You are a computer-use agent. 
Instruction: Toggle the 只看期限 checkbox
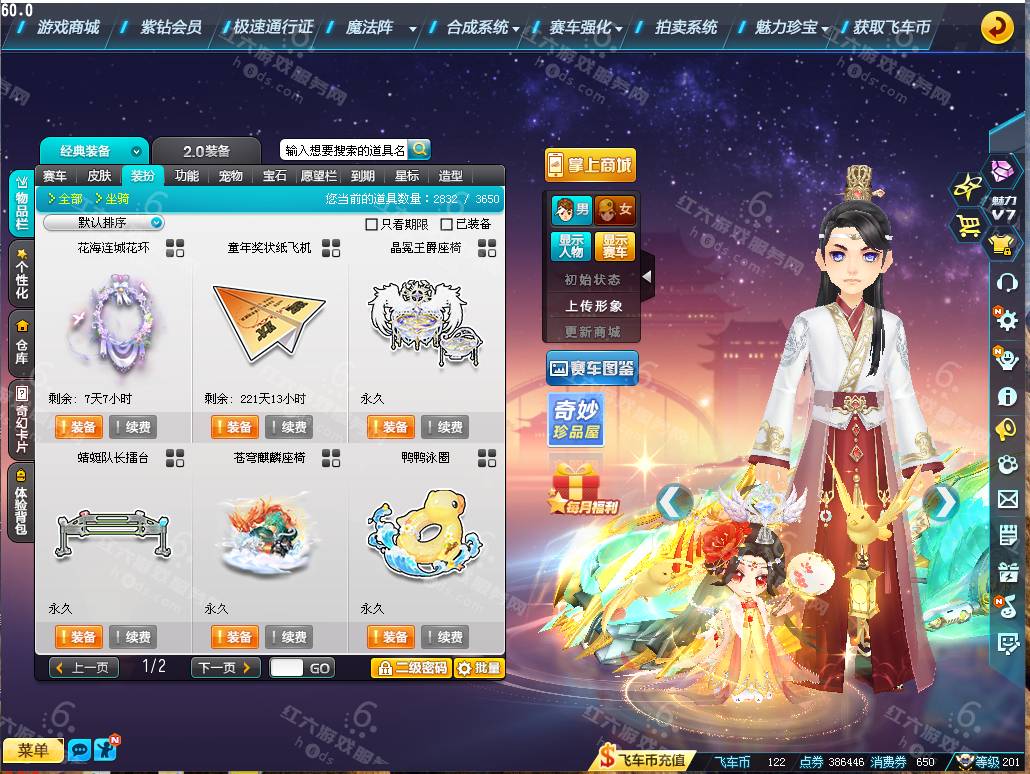[x=372, y=224]
